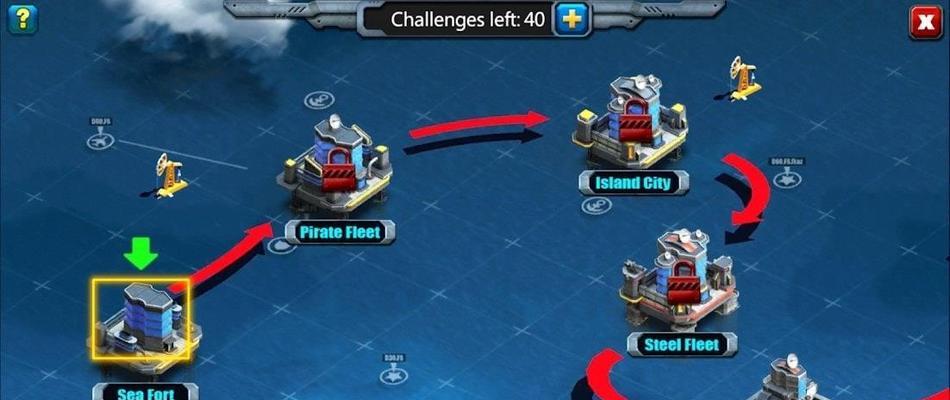Close the challenge map screen
This screenshot has width=950, height=400.
pyautogui.click(x=925, y=21)
